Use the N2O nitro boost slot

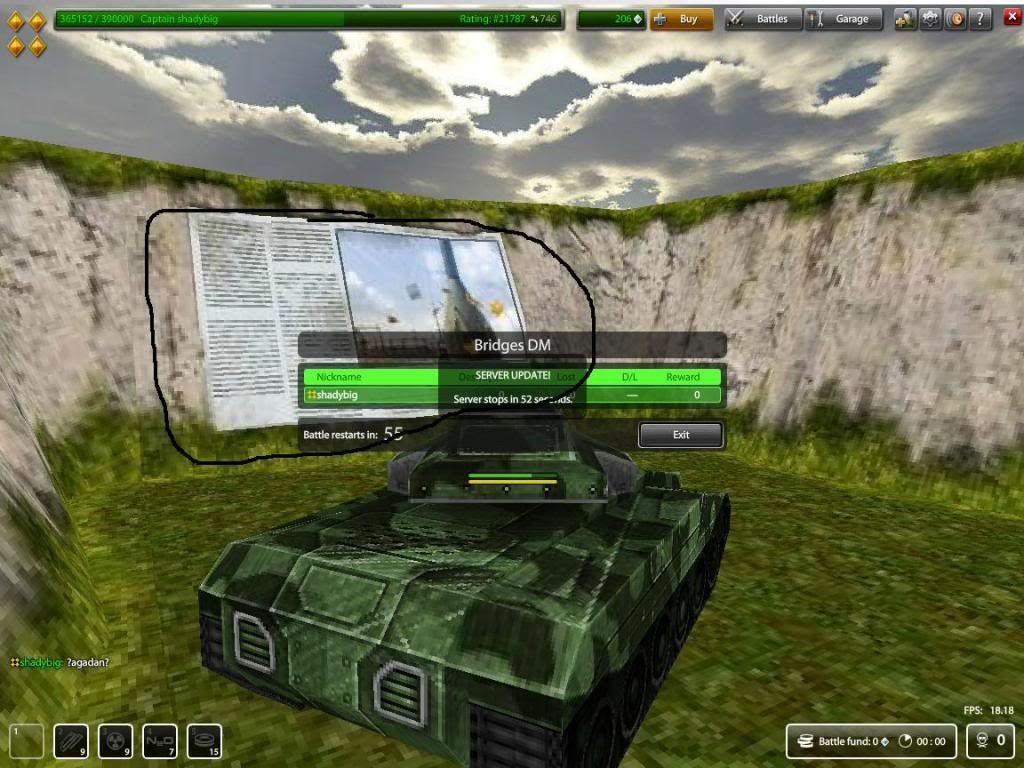(160, 741)
